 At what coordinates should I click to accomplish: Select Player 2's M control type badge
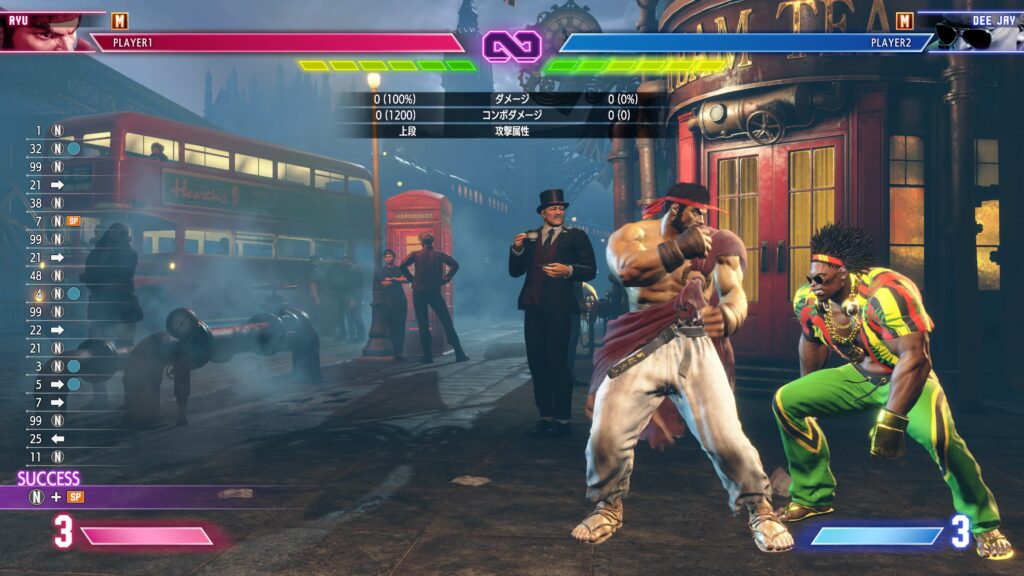point(905,20)
